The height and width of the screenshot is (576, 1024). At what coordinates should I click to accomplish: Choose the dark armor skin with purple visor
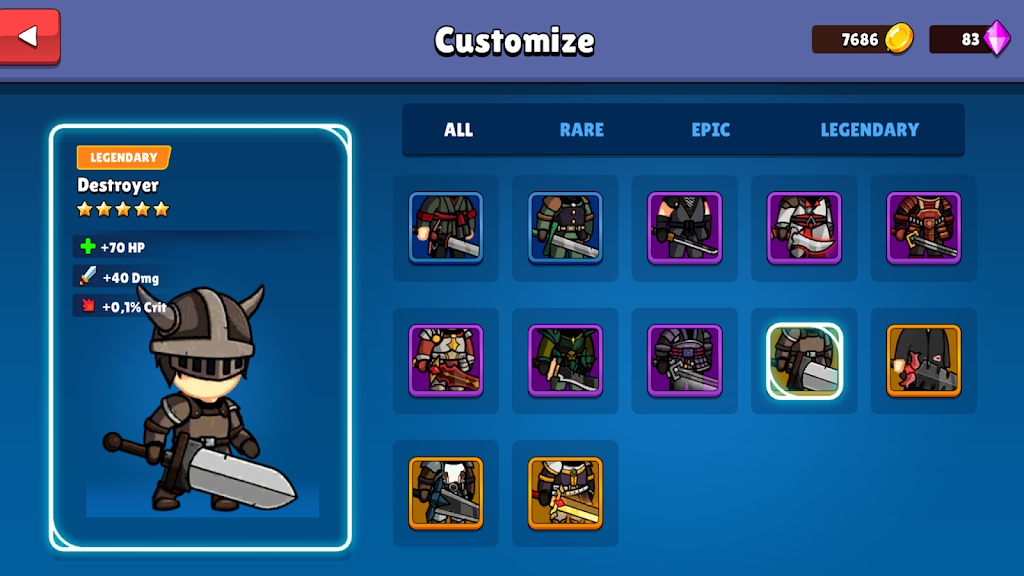point(685,360)
